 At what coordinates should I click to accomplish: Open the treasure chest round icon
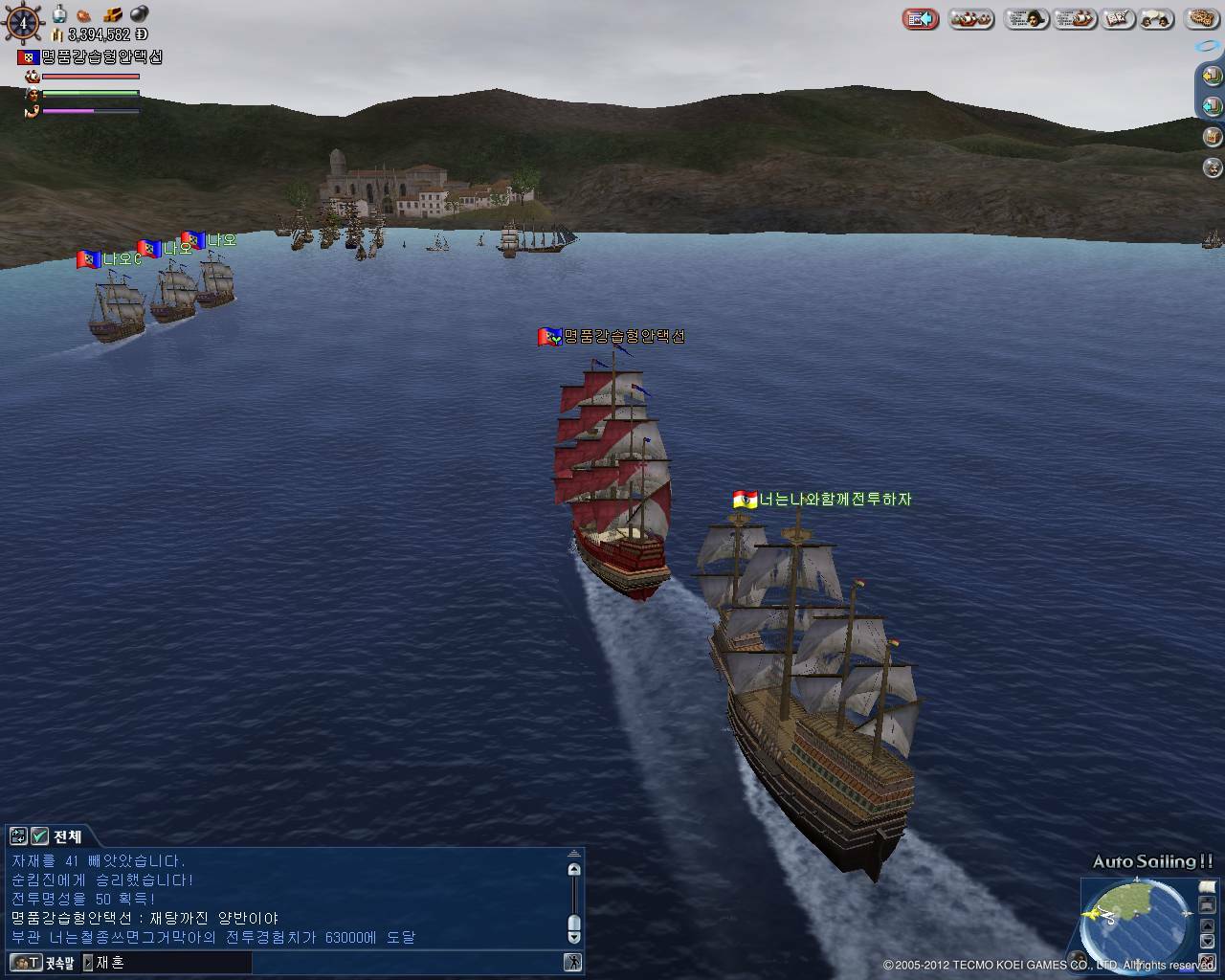coord(1212,137)
